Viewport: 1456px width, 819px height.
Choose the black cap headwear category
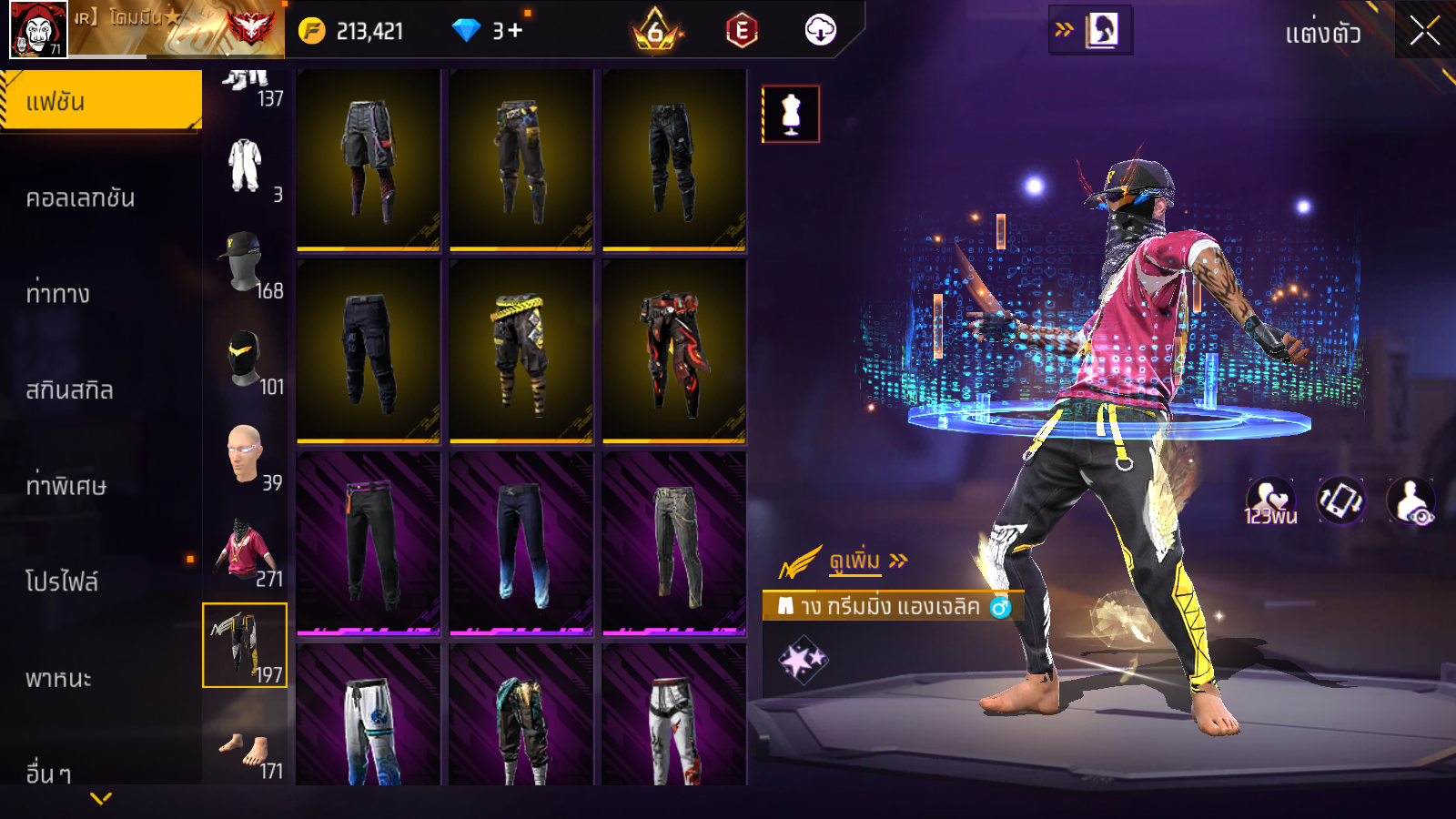pos(245,263)
